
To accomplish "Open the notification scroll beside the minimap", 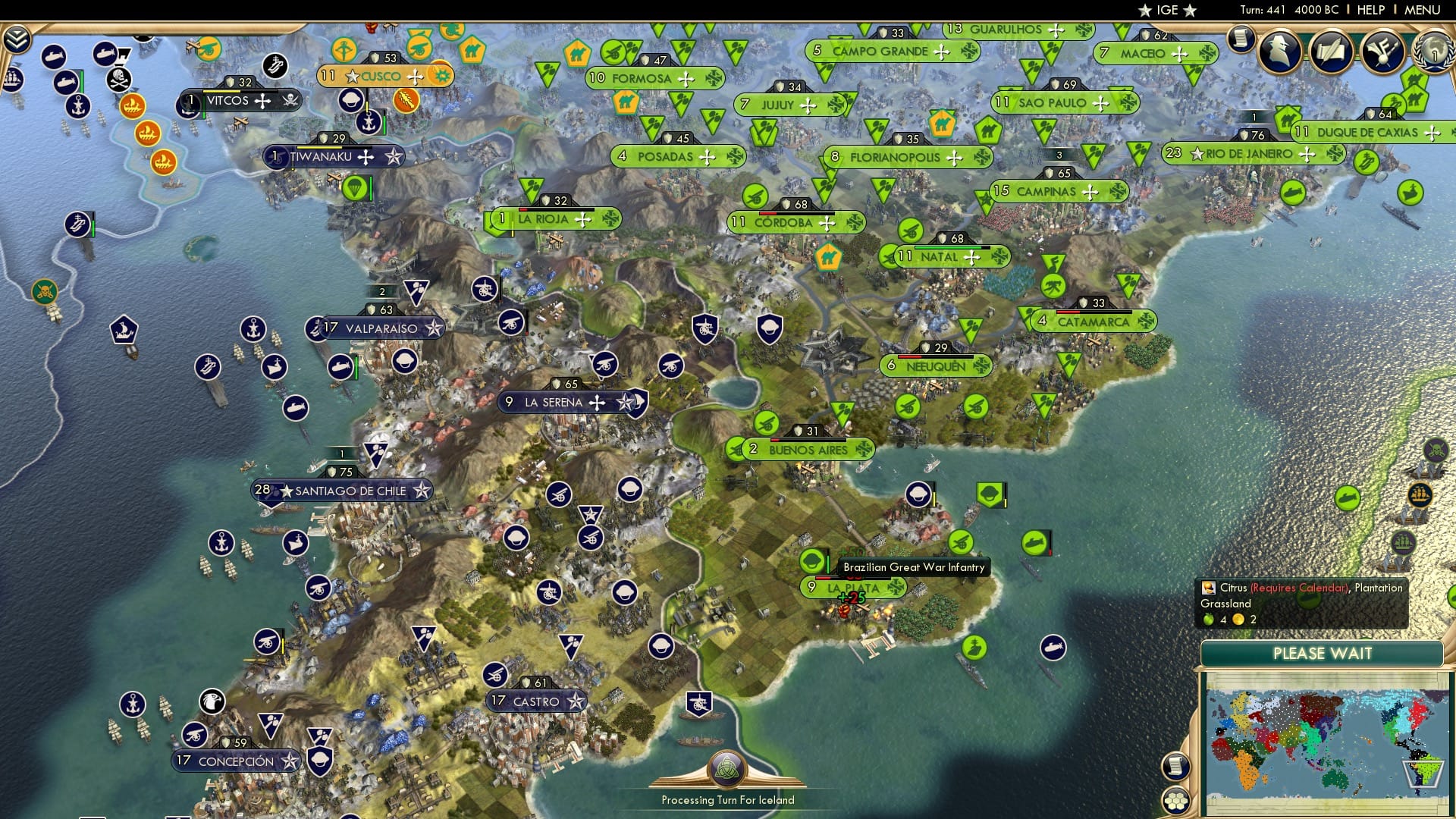I will pos(1176,765).
